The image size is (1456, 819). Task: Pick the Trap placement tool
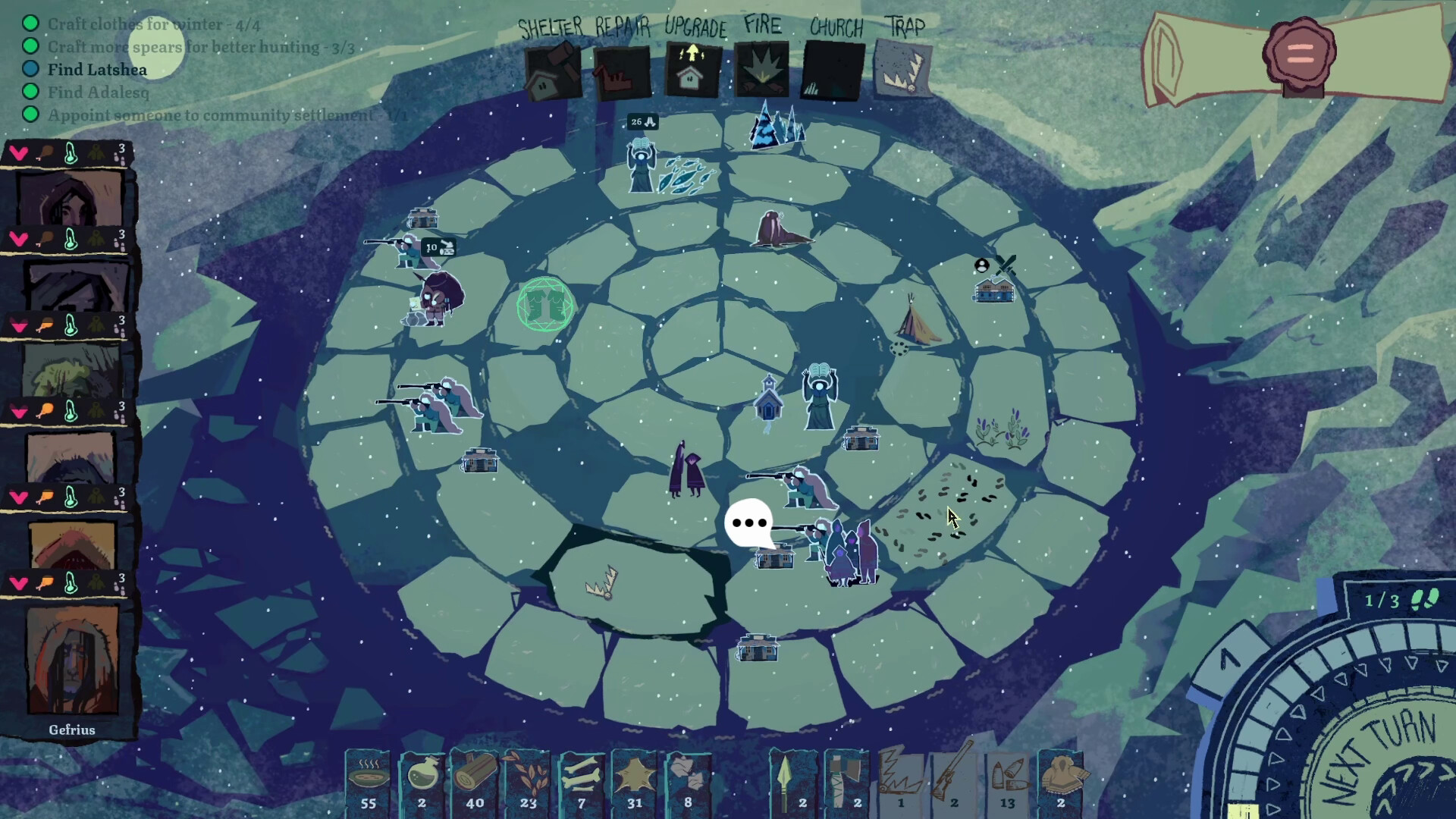pos(903,71)
